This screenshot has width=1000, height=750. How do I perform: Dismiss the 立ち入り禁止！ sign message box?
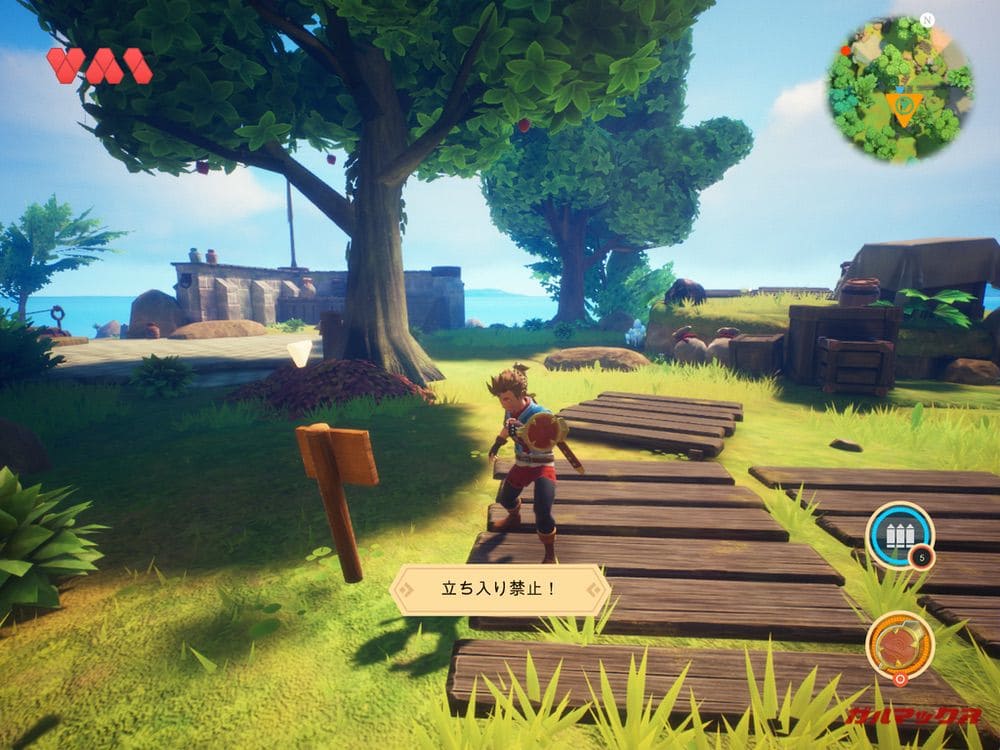click(499, 589)
